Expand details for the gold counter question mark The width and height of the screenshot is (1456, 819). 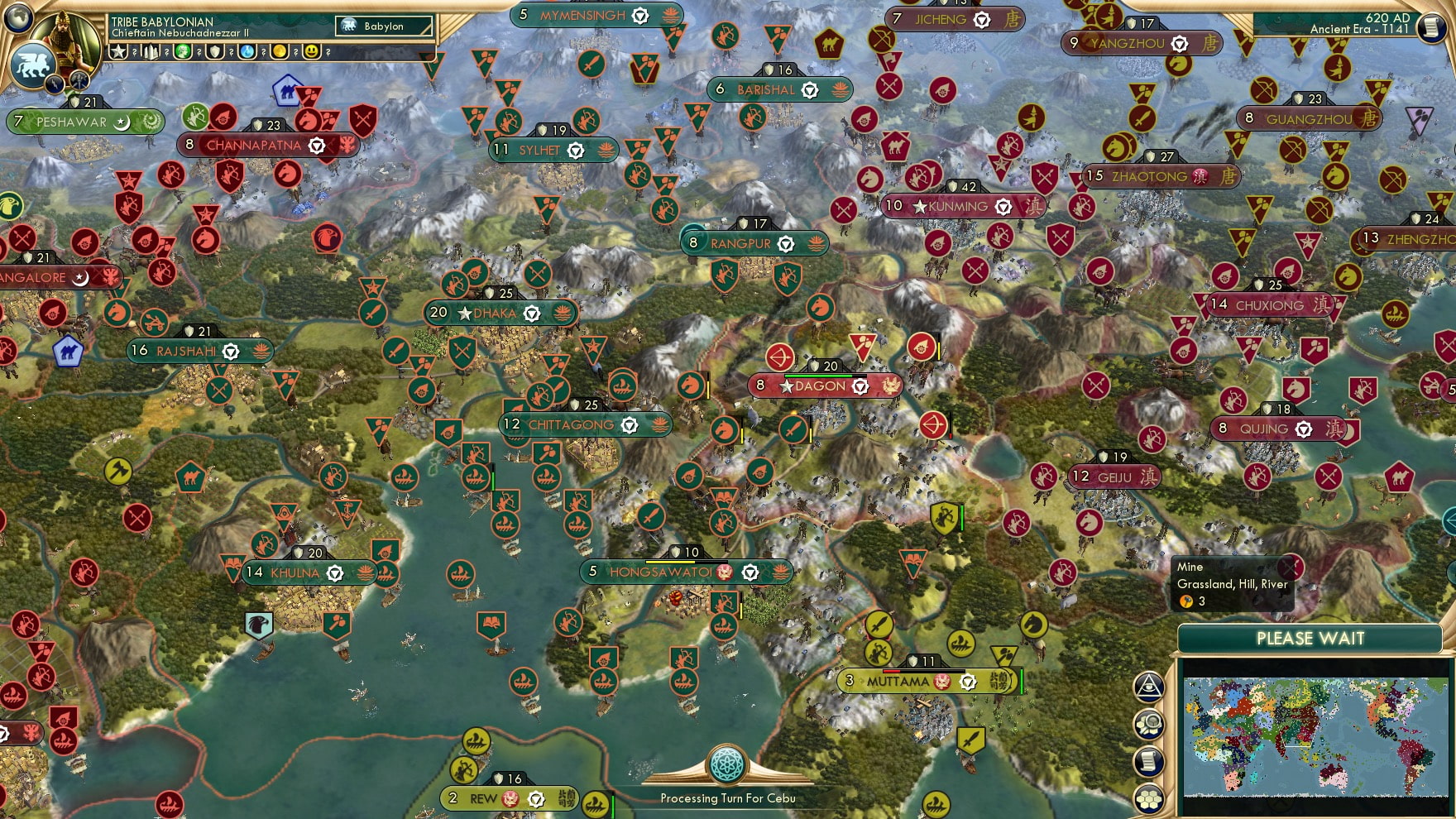(x=295, y=51)
